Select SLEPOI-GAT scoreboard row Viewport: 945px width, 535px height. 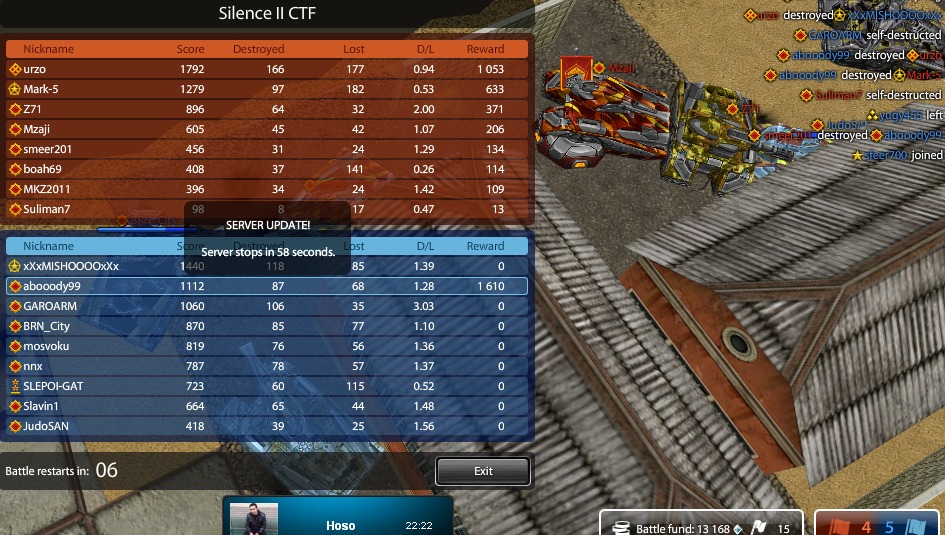click(267, 386)
